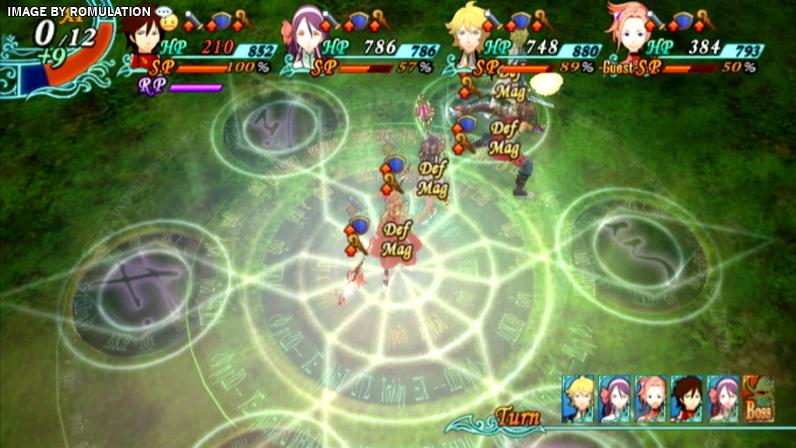Click the blonde character's turn order tile
Screen dimensions: 796x448
click(577, 397)
